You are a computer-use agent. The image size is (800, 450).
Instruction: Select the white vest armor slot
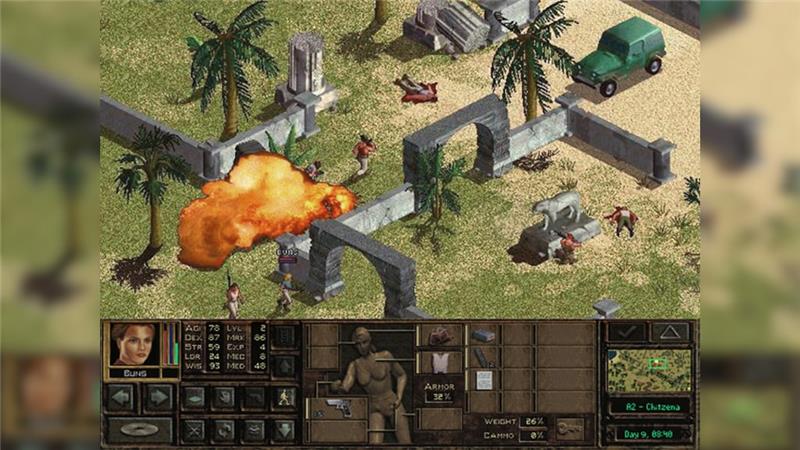point(440,361)
